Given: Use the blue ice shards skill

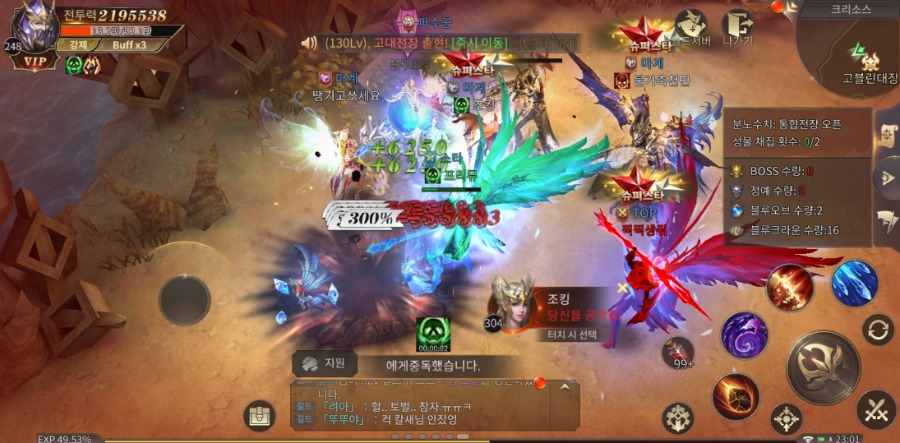Looking at the screenshot, I should point(854,283).
